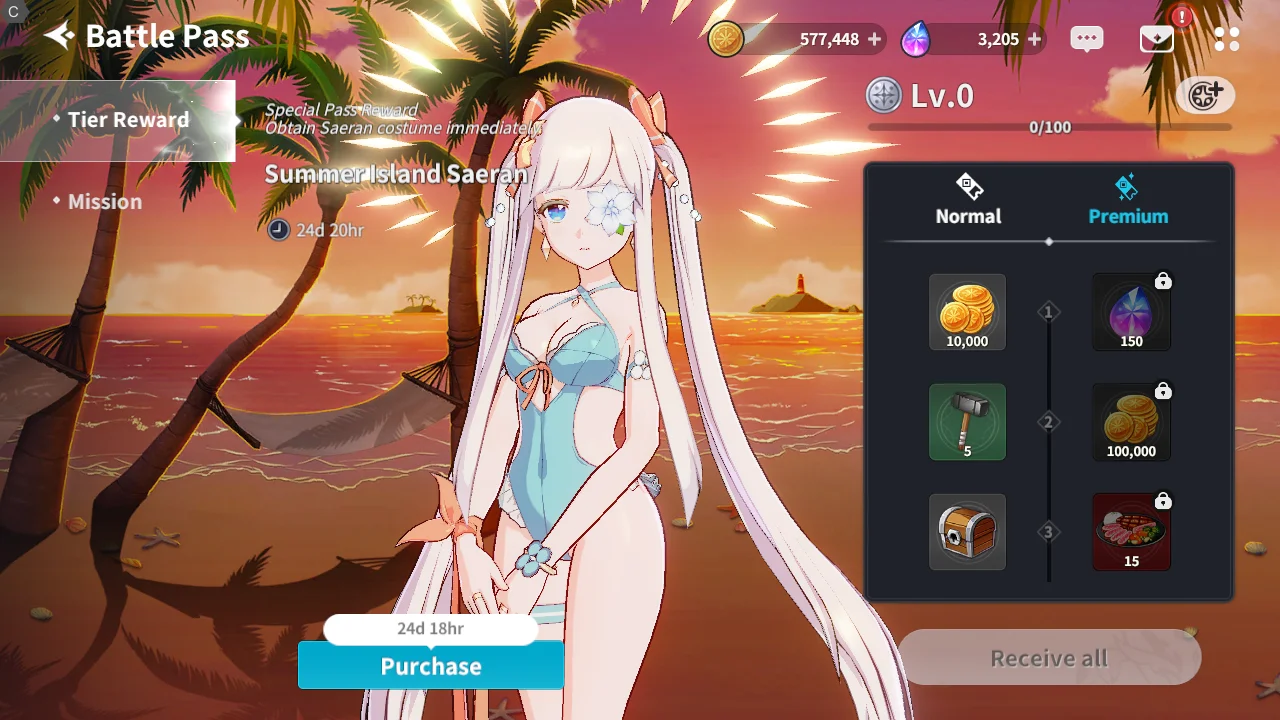Switch to the Mission tab
Screen dimensions: 1280x720
tap(104, 202)
